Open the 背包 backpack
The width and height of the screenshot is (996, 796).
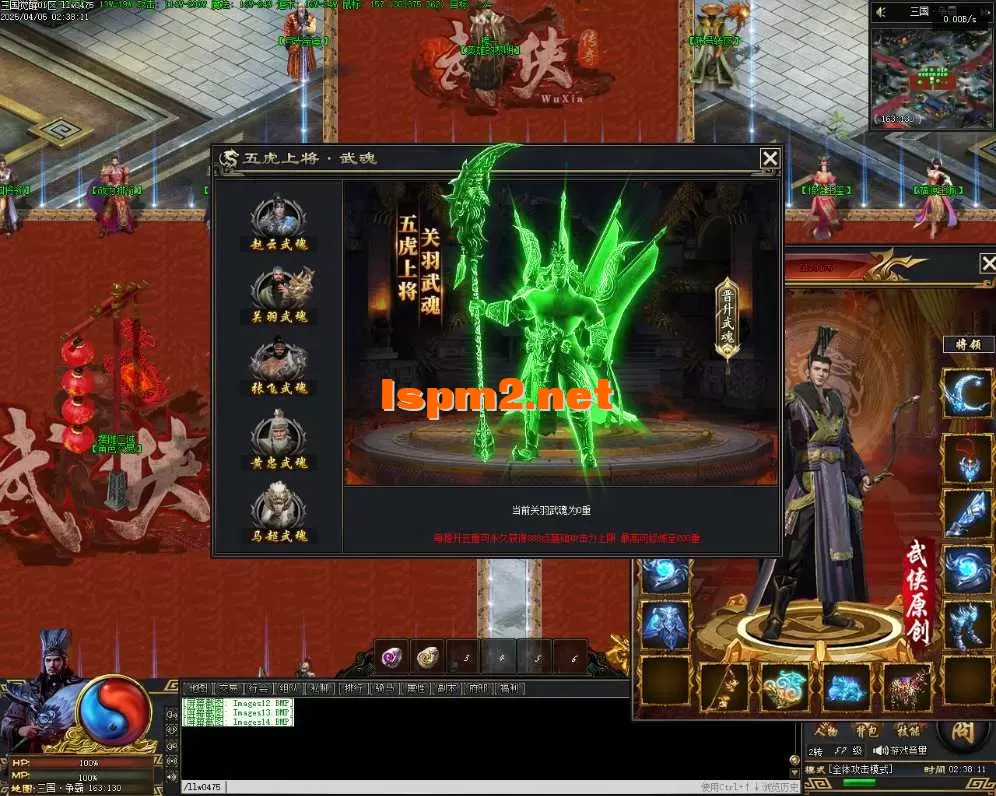point(865,730)
